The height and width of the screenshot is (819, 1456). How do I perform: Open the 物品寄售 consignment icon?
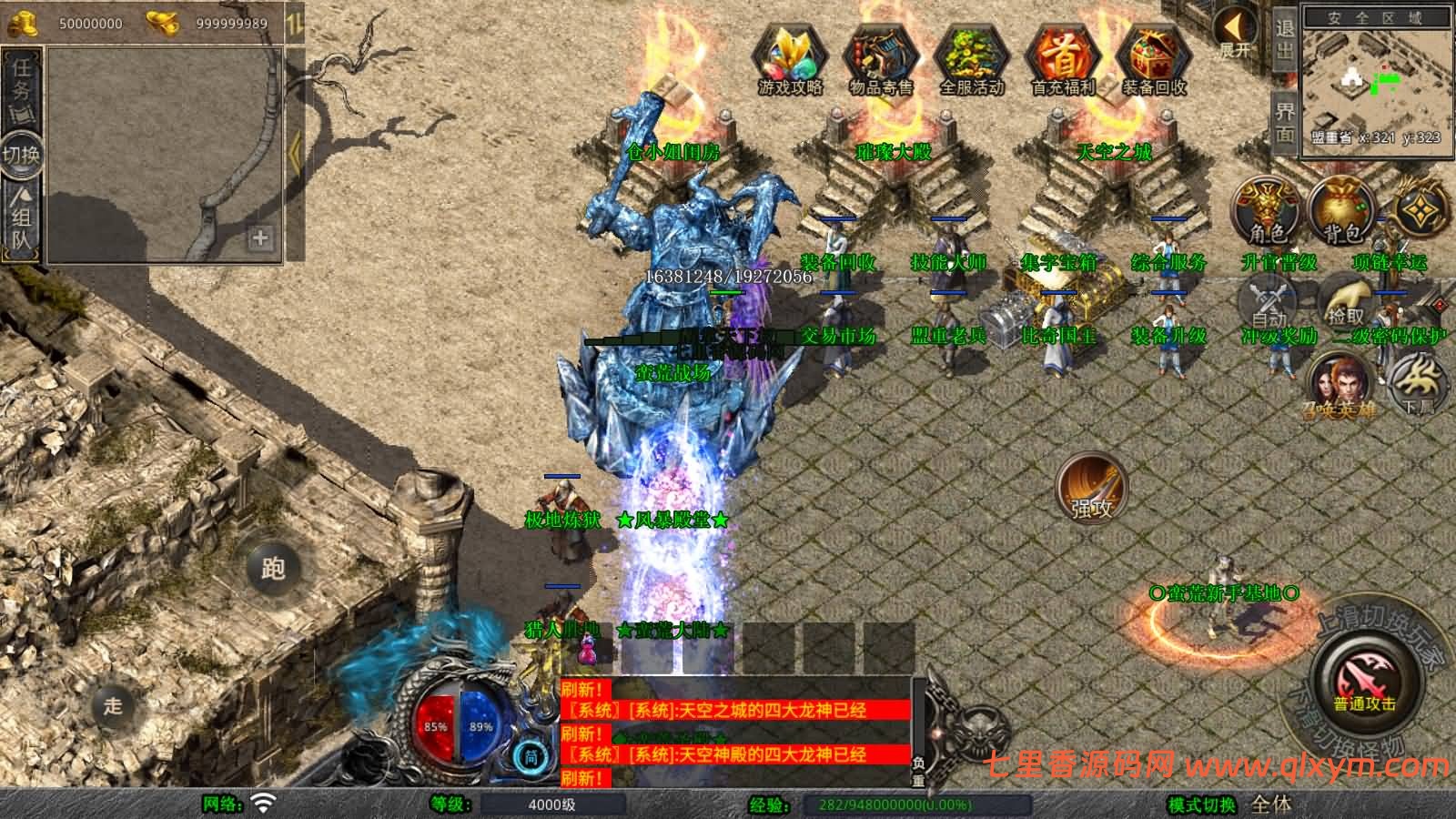[x=880, y=58]
